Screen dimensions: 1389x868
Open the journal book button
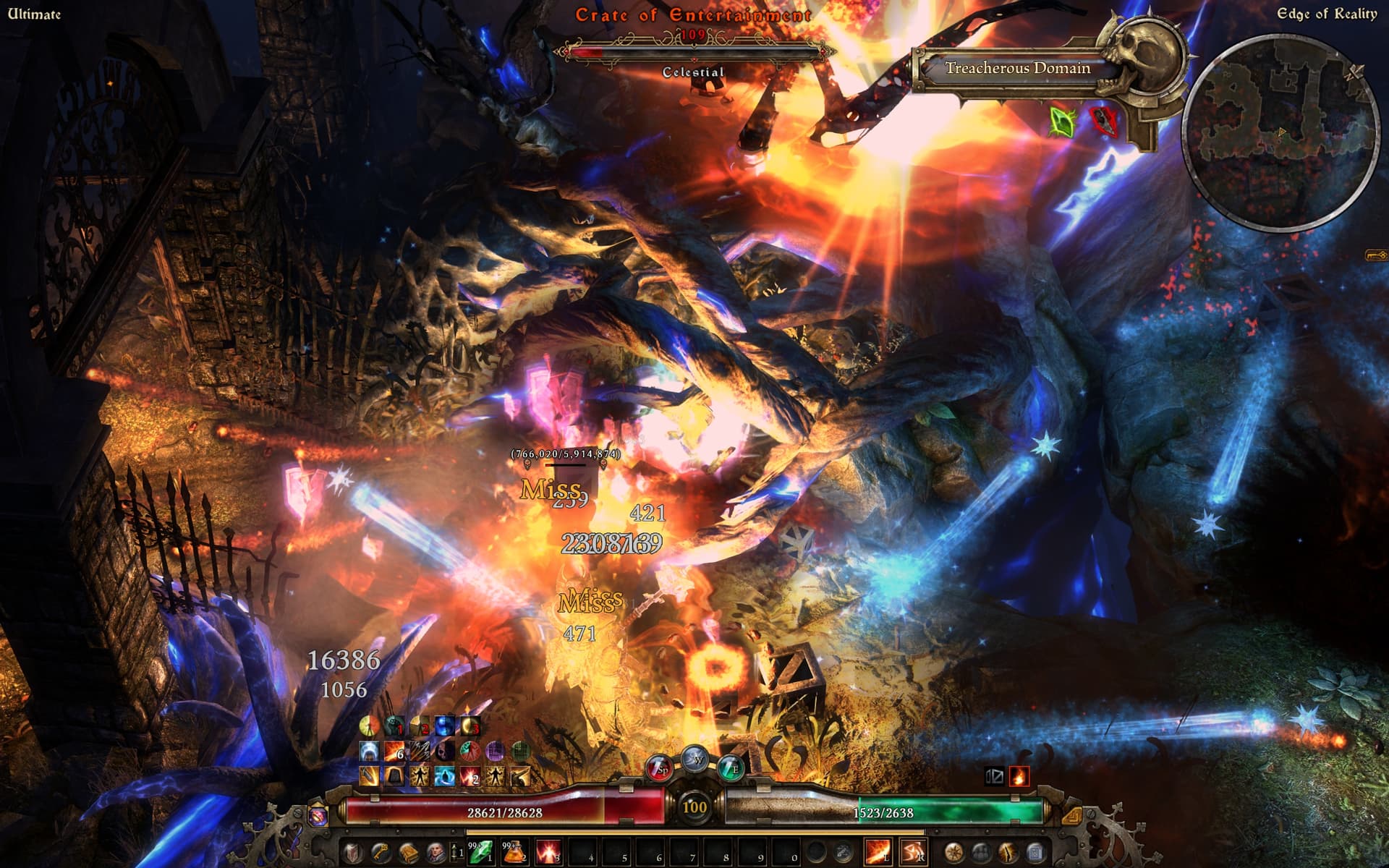click(407, 854)
